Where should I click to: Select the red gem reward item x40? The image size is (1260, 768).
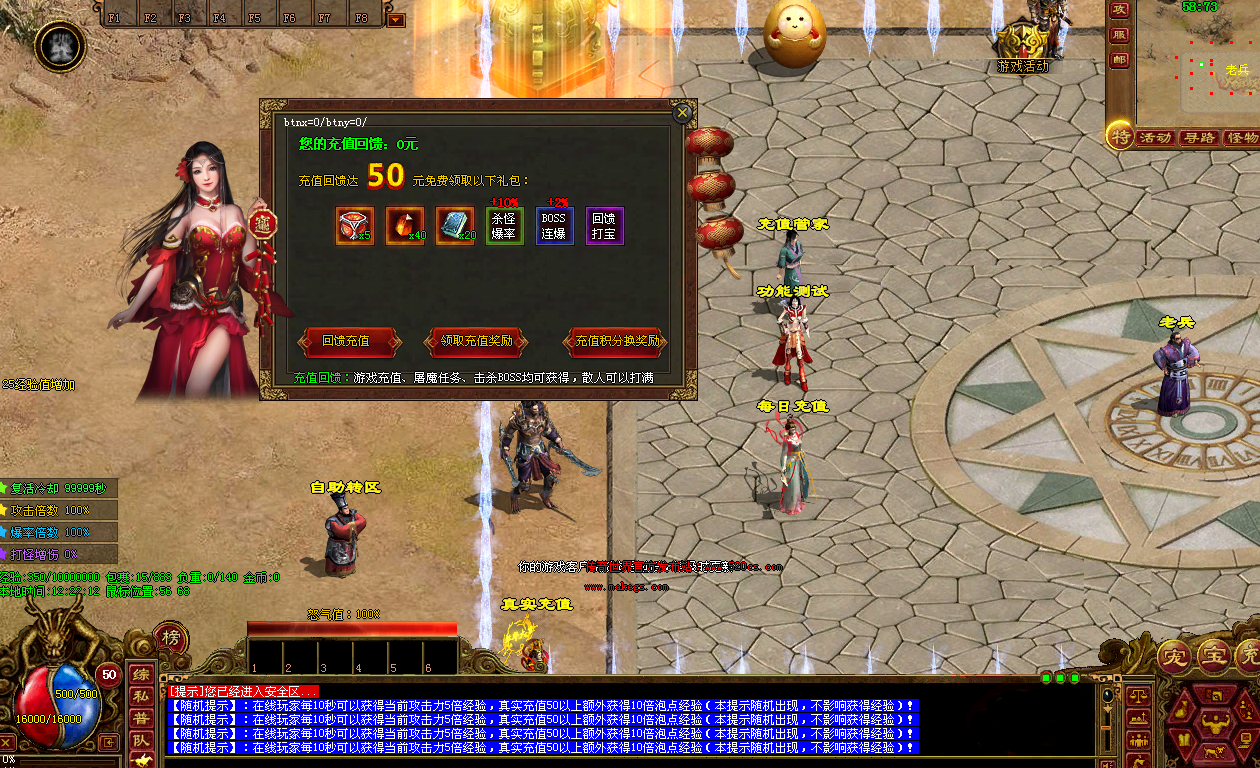405,226
